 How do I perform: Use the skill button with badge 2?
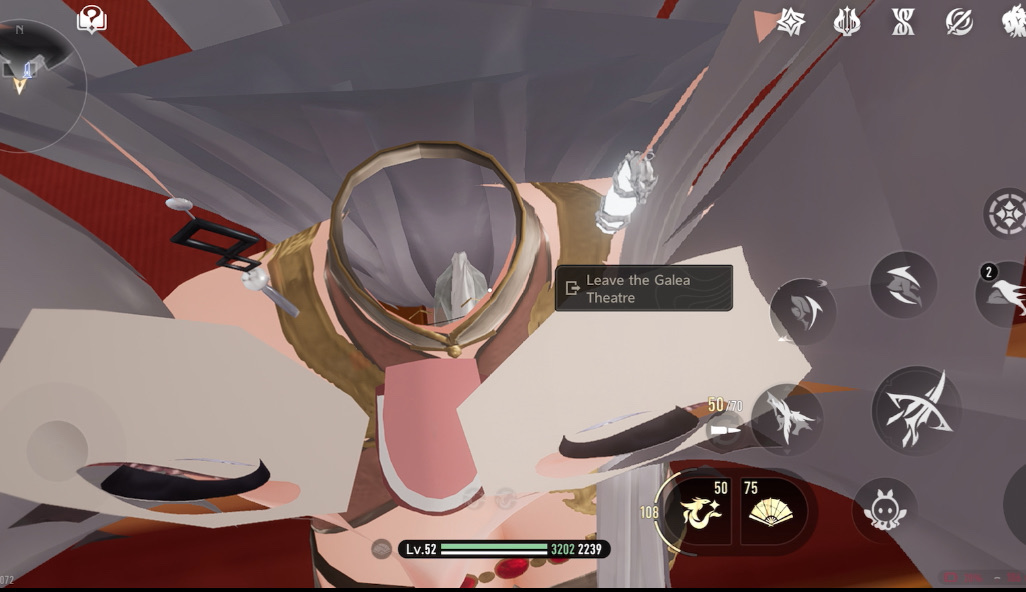[x=1004, y=292]
